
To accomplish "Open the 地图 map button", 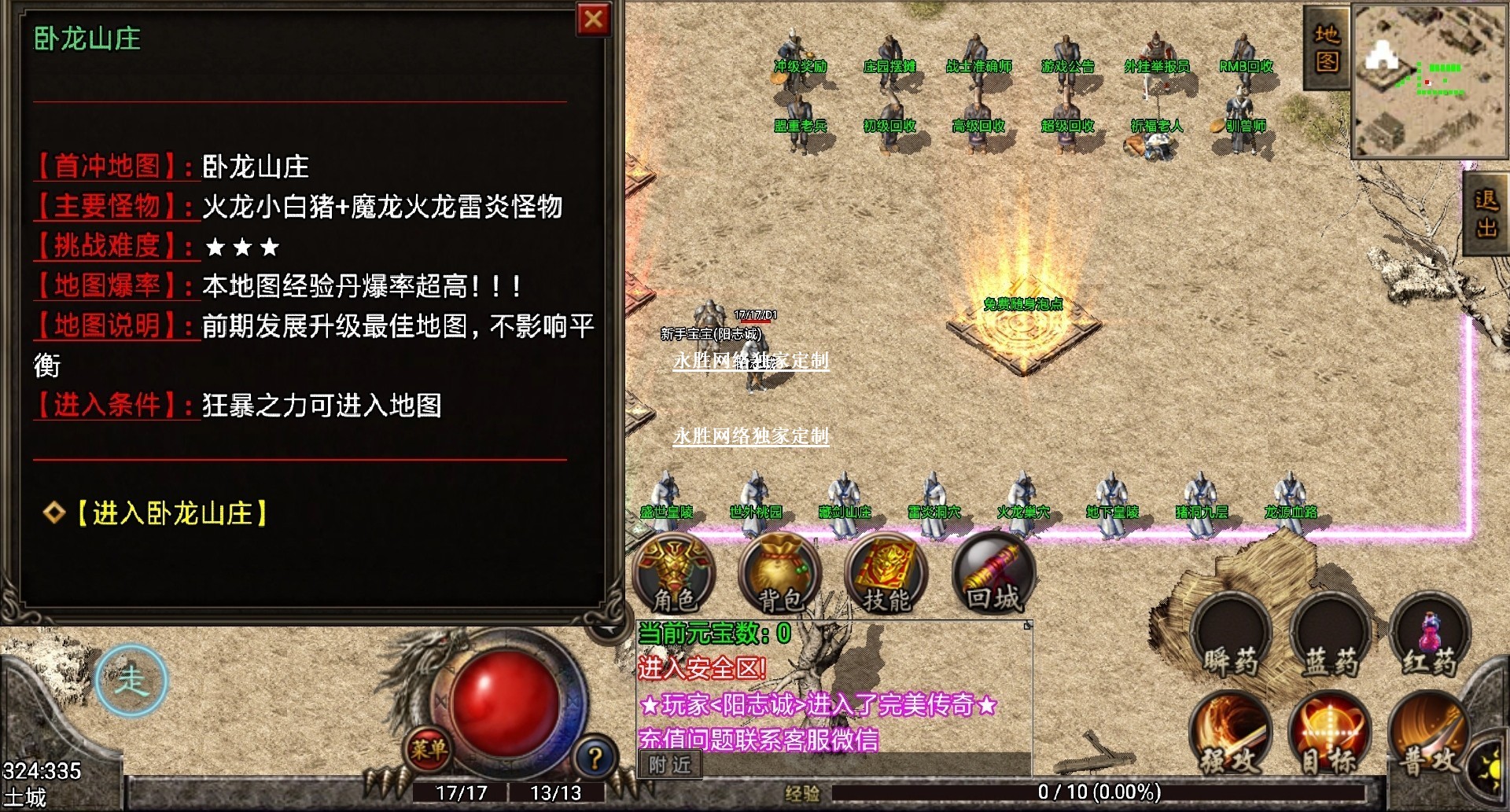I will [x=1327, y=47].
